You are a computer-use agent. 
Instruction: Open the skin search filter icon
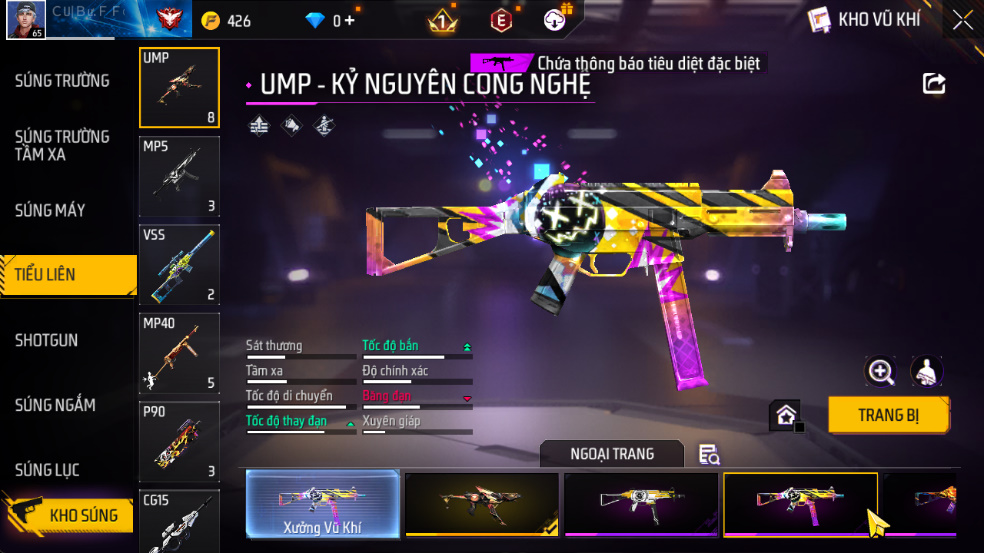(709, 455)
